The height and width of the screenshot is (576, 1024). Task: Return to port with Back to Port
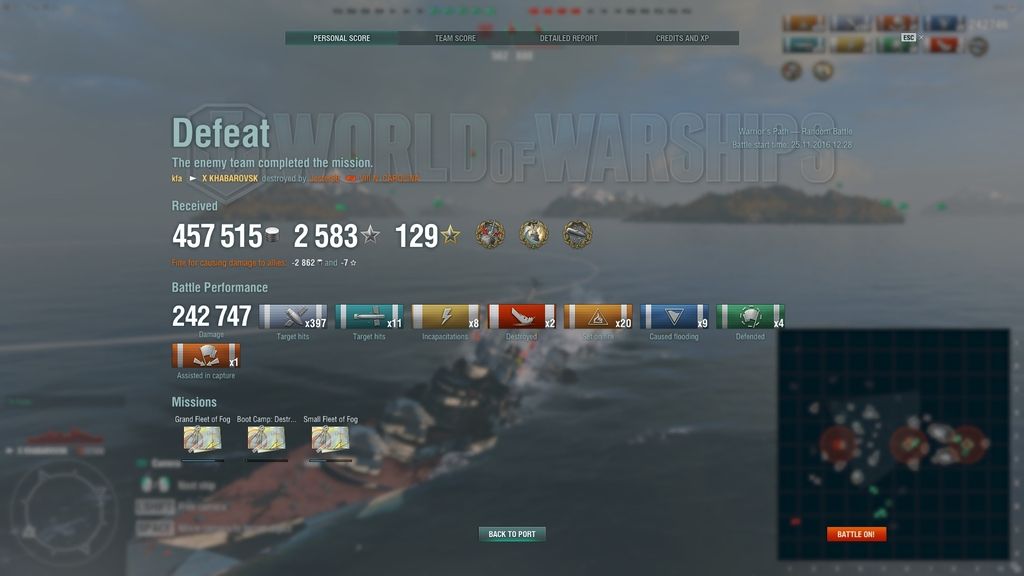(x=512, y=534)
